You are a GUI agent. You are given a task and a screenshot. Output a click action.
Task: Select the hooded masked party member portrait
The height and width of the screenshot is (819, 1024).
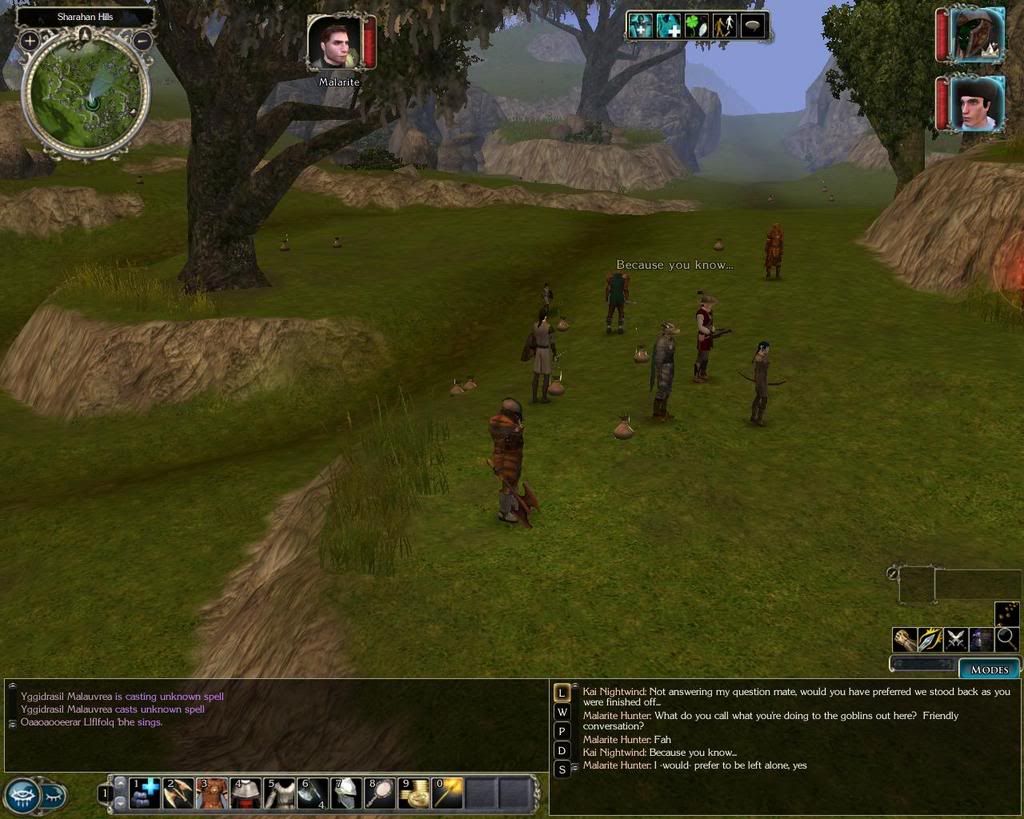[x=976, y=35]
